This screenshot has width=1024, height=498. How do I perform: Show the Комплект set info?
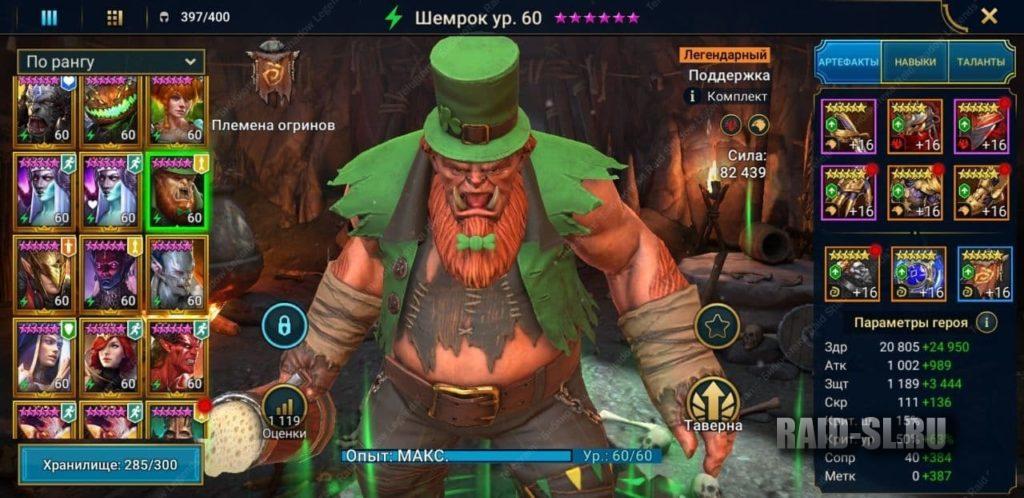pyautogui.click(x=691, y=96)
